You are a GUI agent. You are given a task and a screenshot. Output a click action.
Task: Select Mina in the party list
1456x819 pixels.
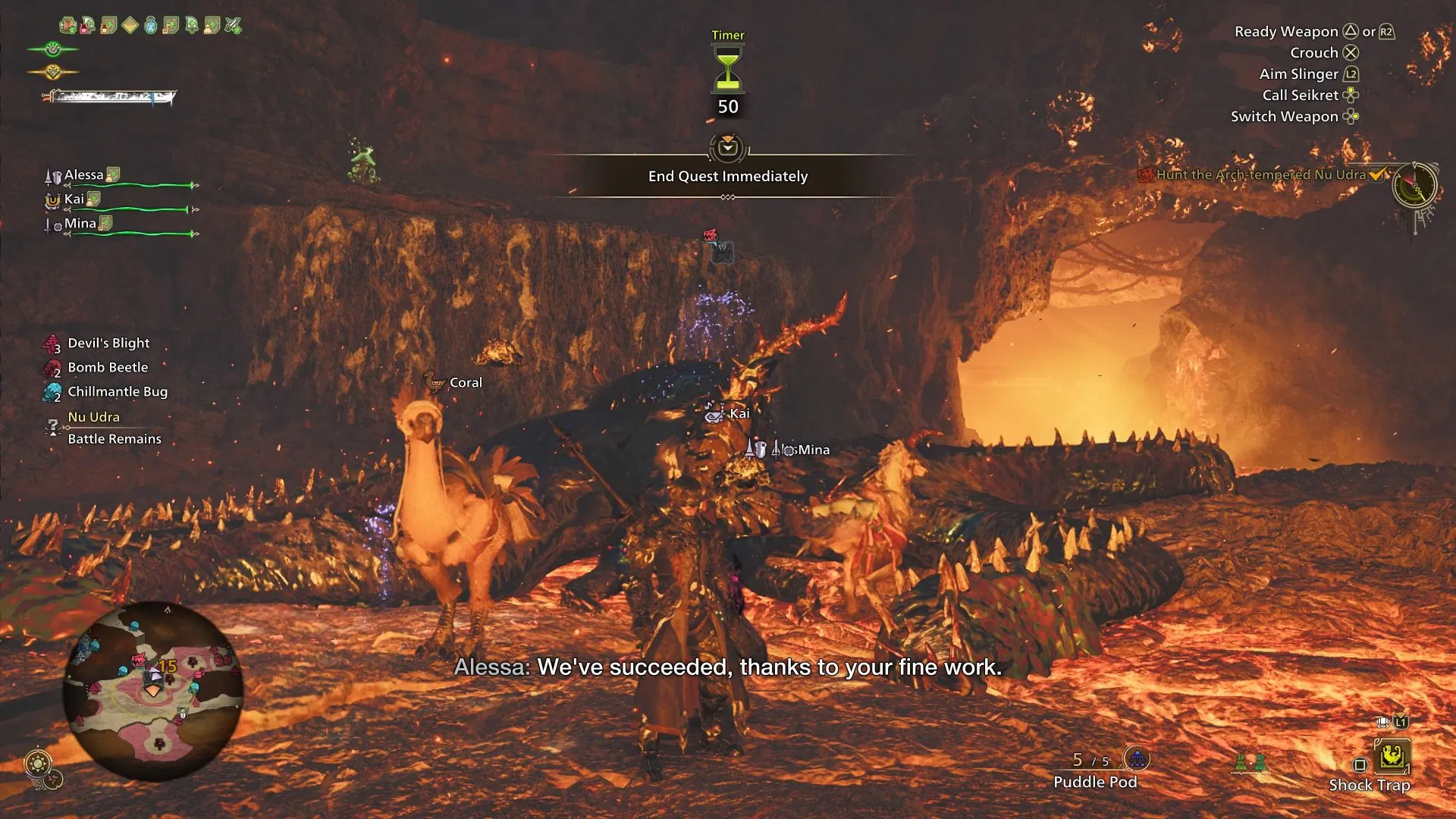80,224
